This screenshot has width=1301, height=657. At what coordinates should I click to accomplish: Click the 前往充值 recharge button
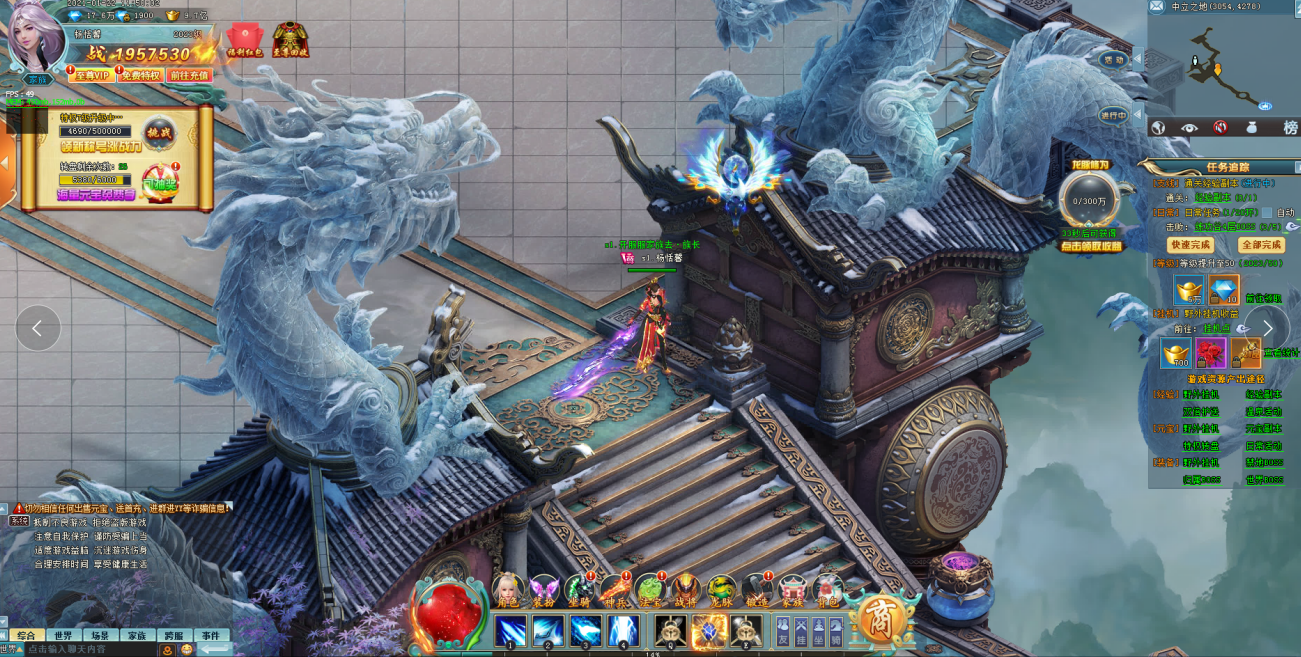pyautogui.click(x=189, y=75)
